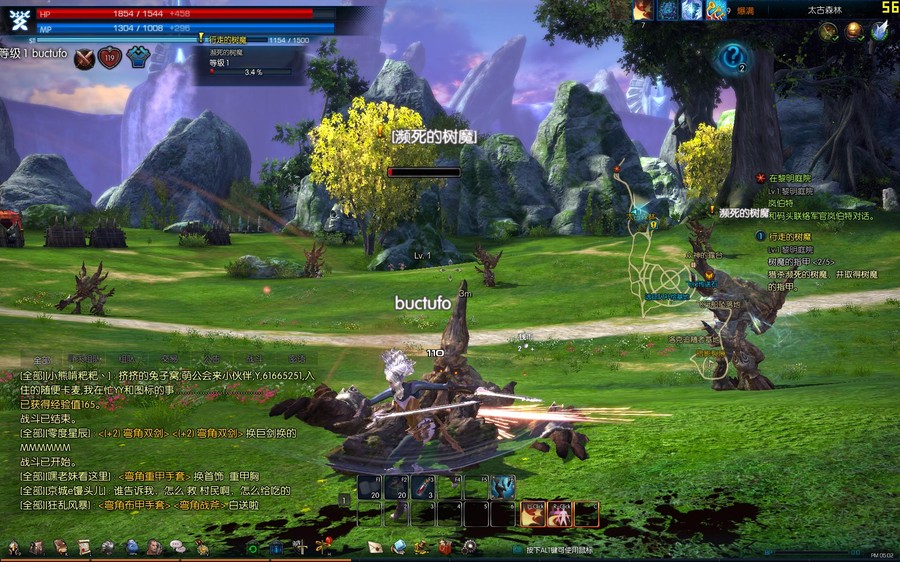Open the gear settings icon
This screenshot has width=900, height=562.
coord(469,547)
